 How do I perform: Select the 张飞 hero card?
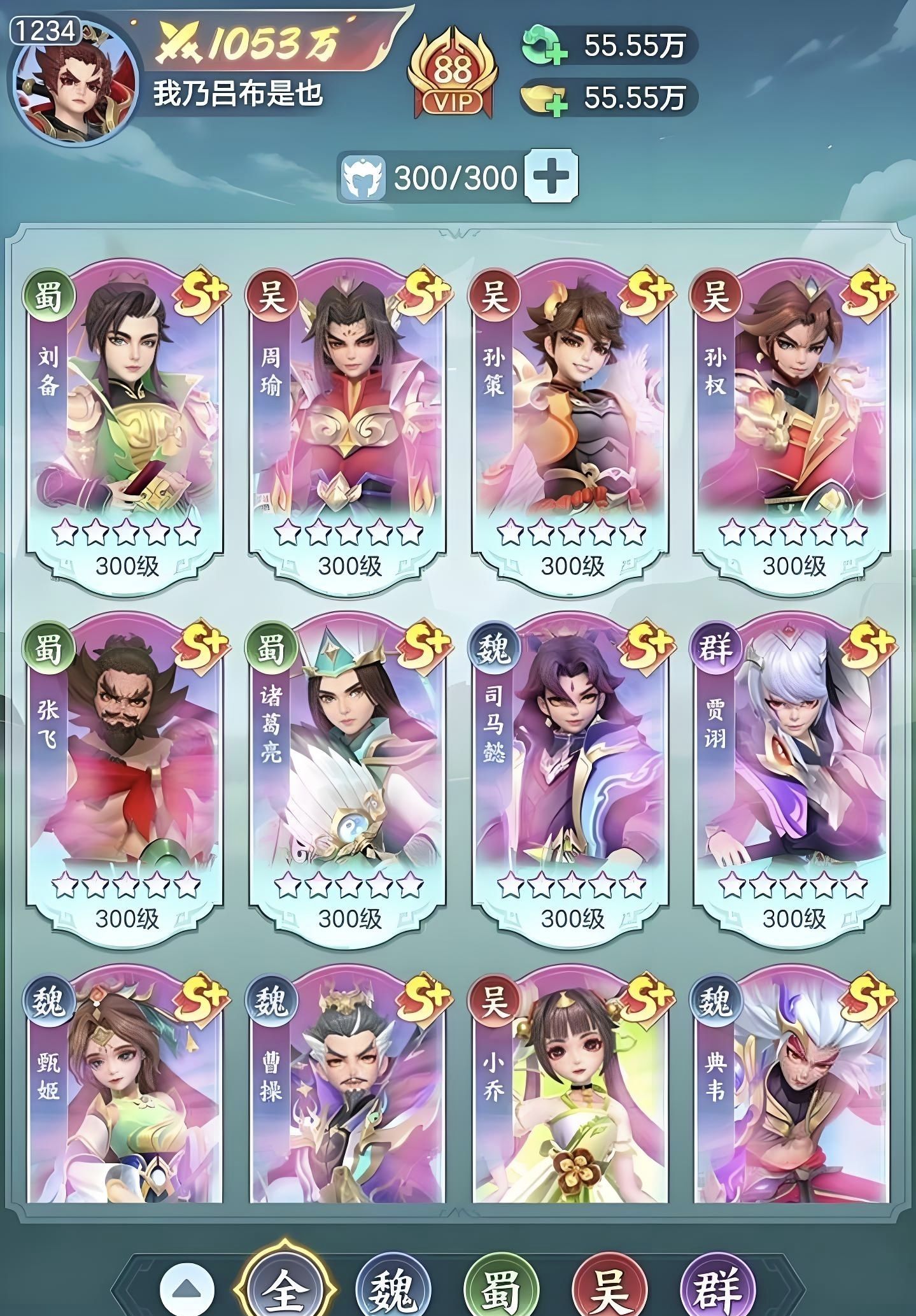click(125, 780)
